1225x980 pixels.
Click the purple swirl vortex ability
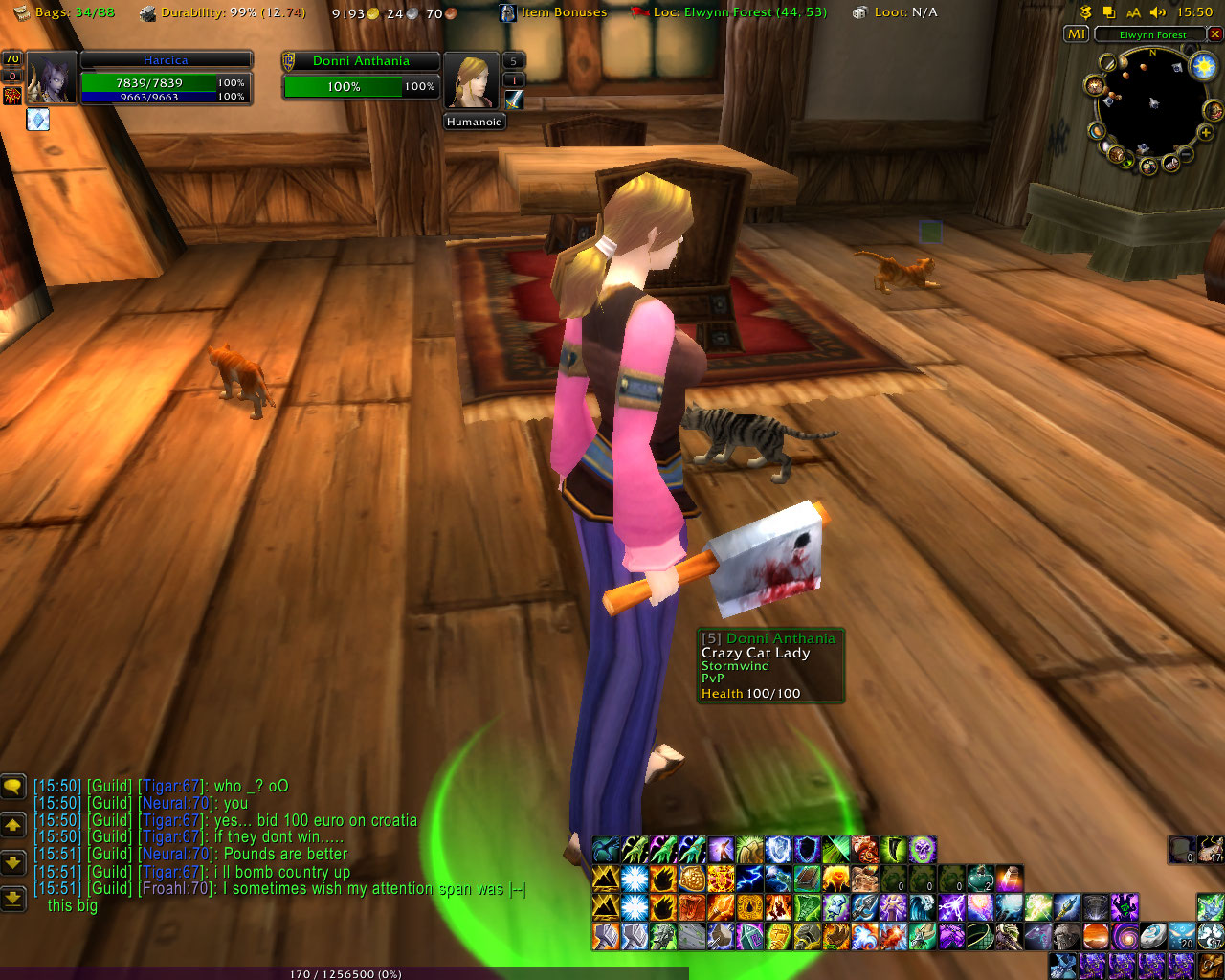(x=1125, y=934)
